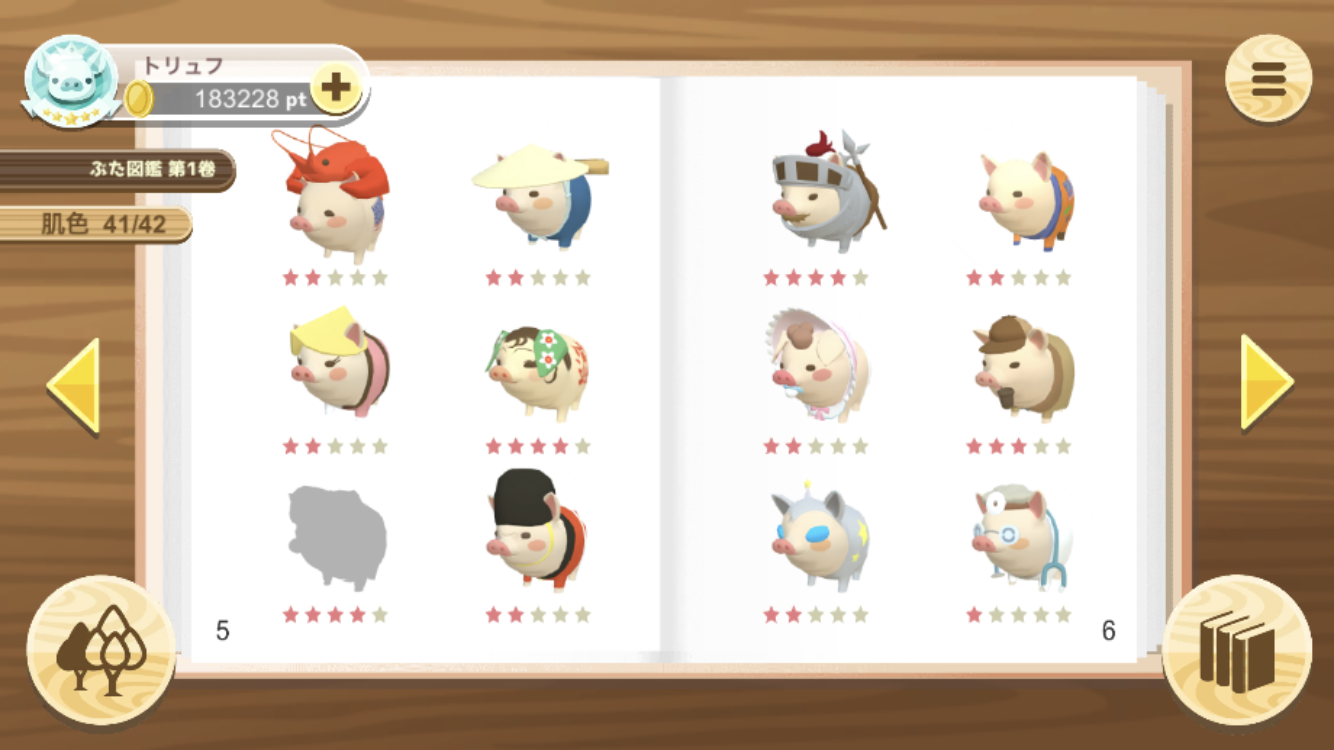1334x750 pixels.
Task: Open the bookshelf volumes button
Action: (1237, 650)
